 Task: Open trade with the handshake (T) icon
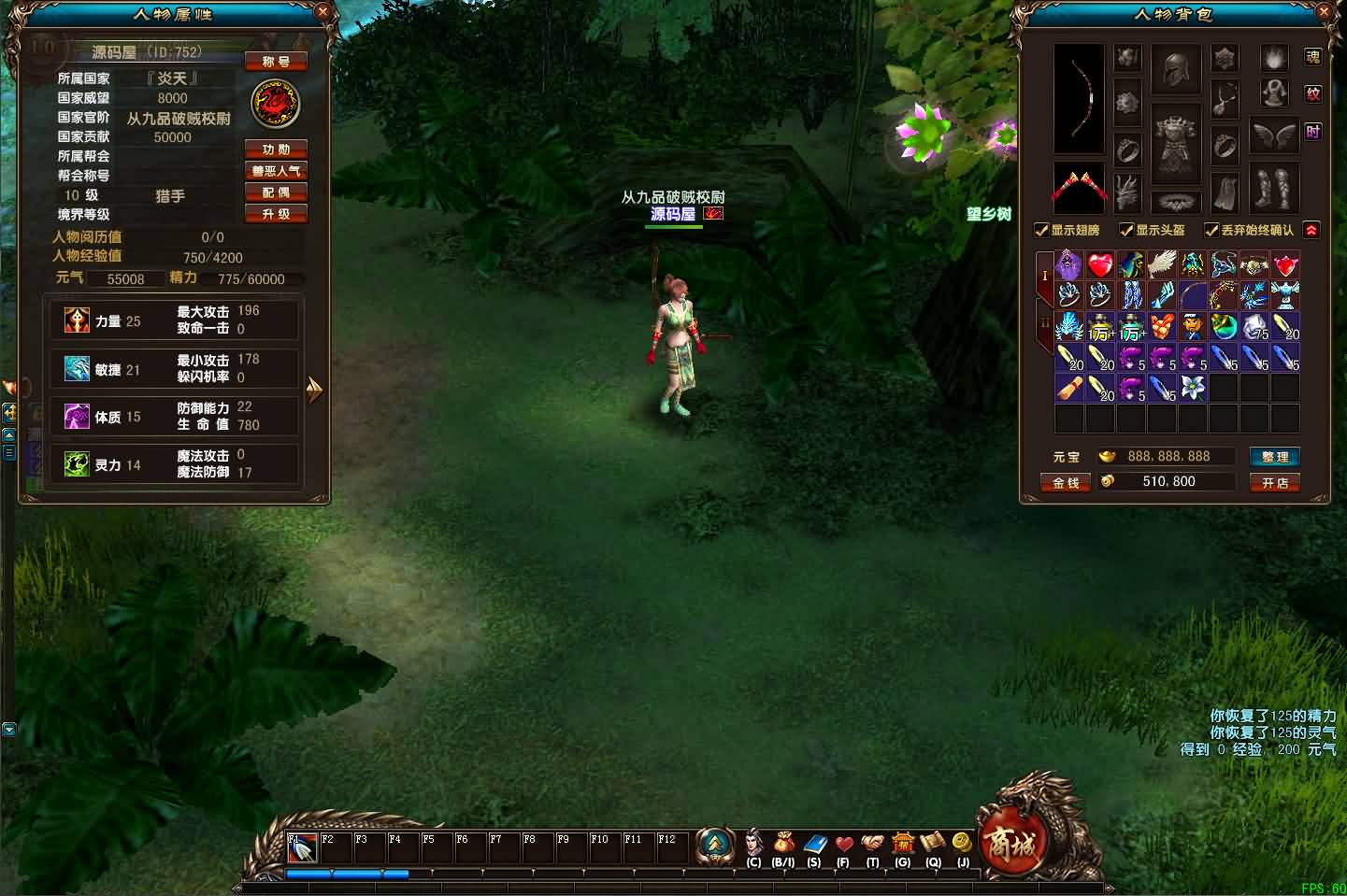[x=873, y=842]
